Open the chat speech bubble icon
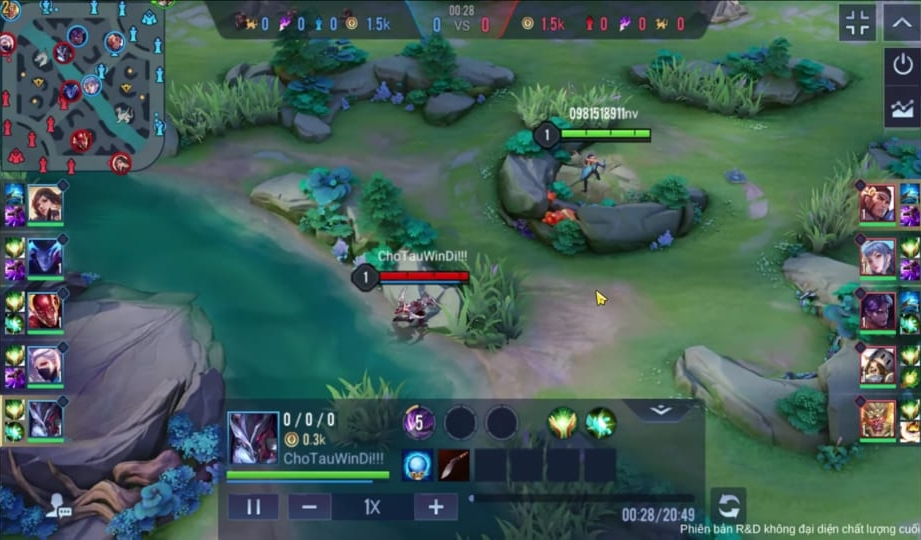Screen dimensions: 921x540 click(59, 508)
